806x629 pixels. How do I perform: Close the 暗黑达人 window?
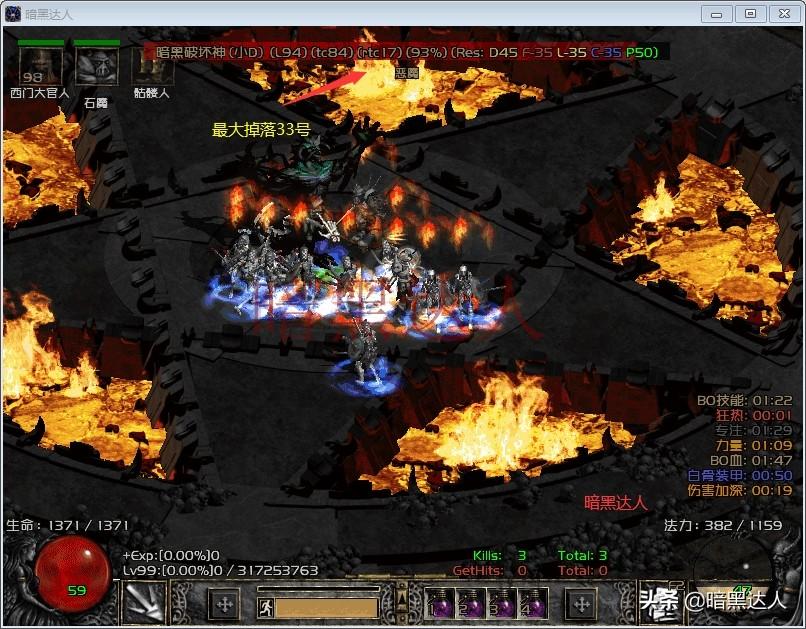(x=783, y=14)
